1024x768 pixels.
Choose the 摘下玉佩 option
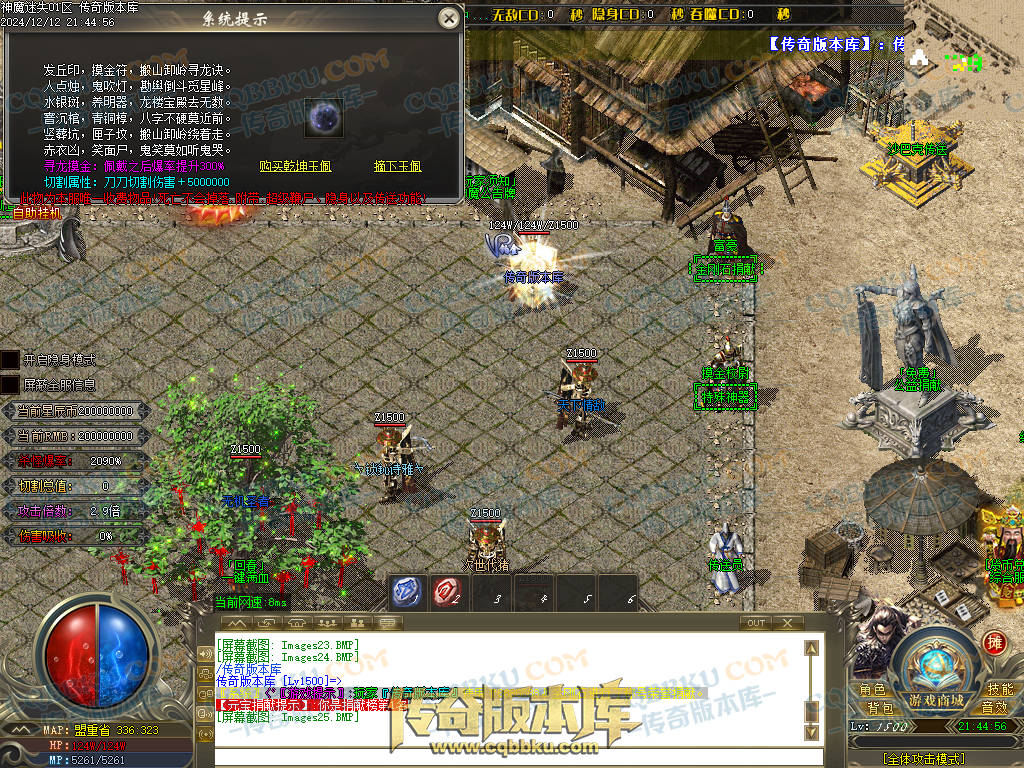pos(397,167)
